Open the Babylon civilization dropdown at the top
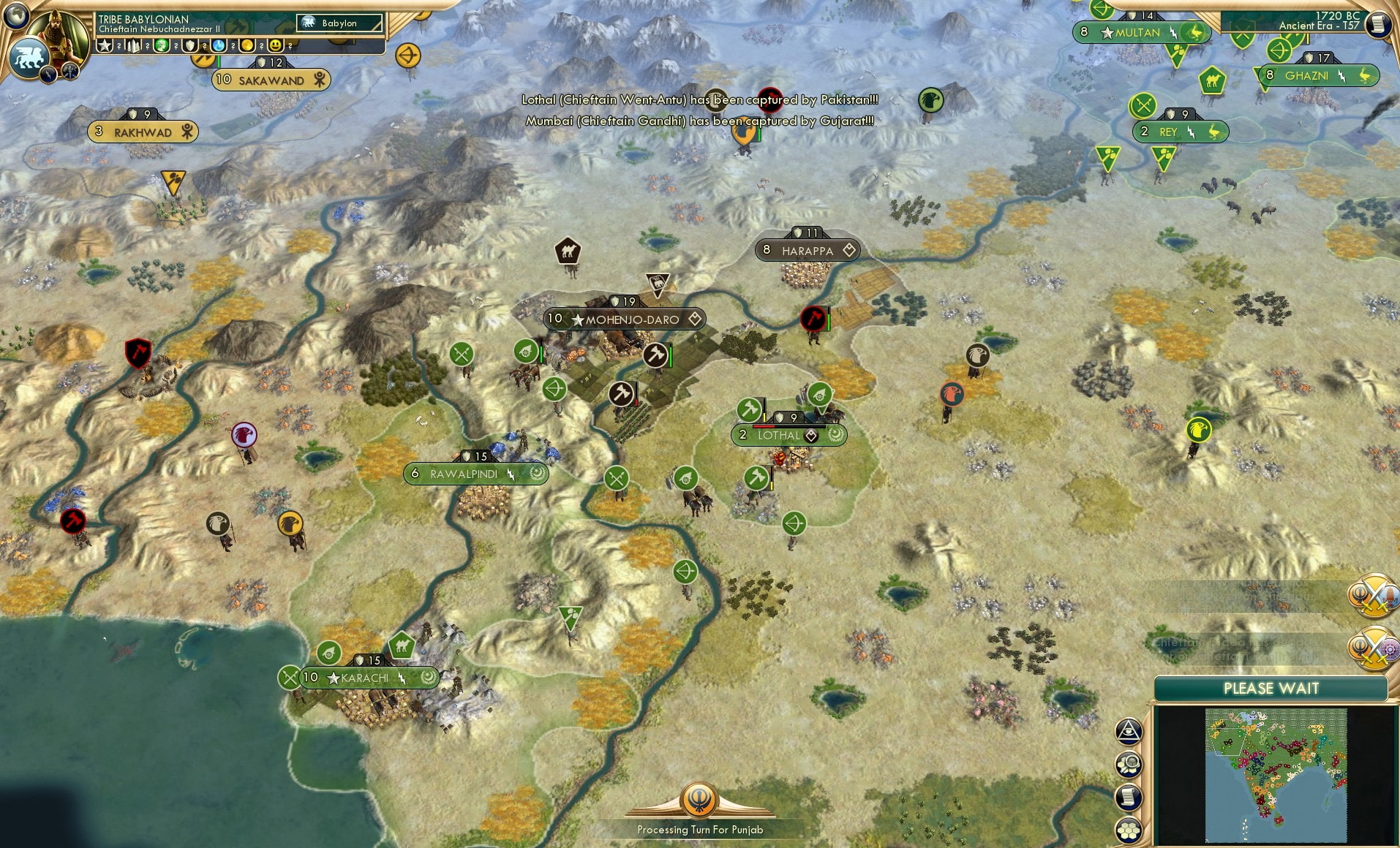The width and height of the screenshot is (1400, 848). [x=339, y=23]
